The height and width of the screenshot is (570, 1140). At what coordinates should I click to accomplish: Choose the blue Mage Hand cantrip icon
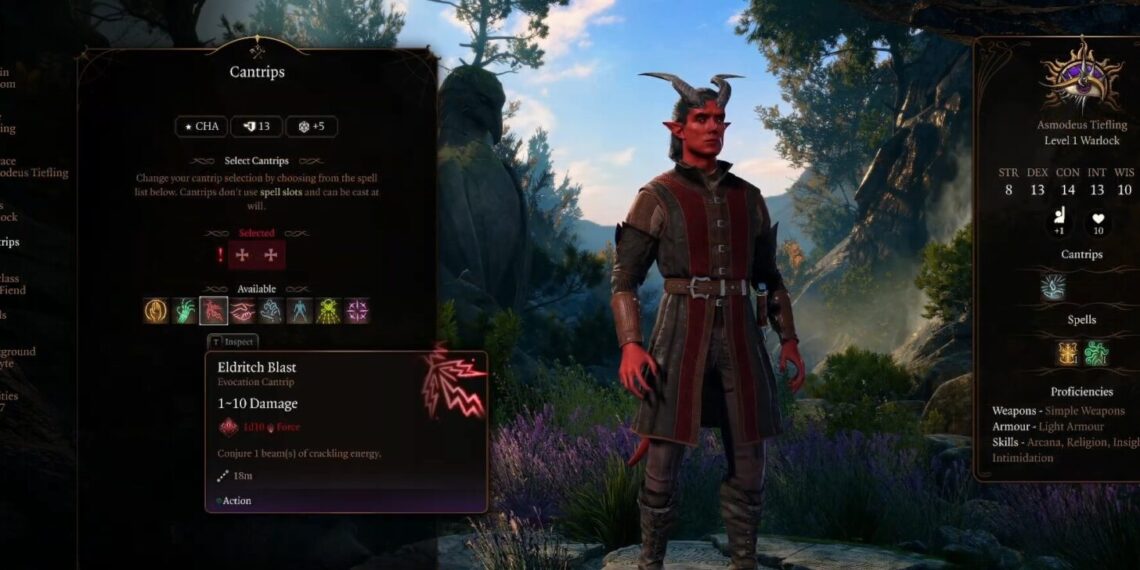[x=271, y=311]
